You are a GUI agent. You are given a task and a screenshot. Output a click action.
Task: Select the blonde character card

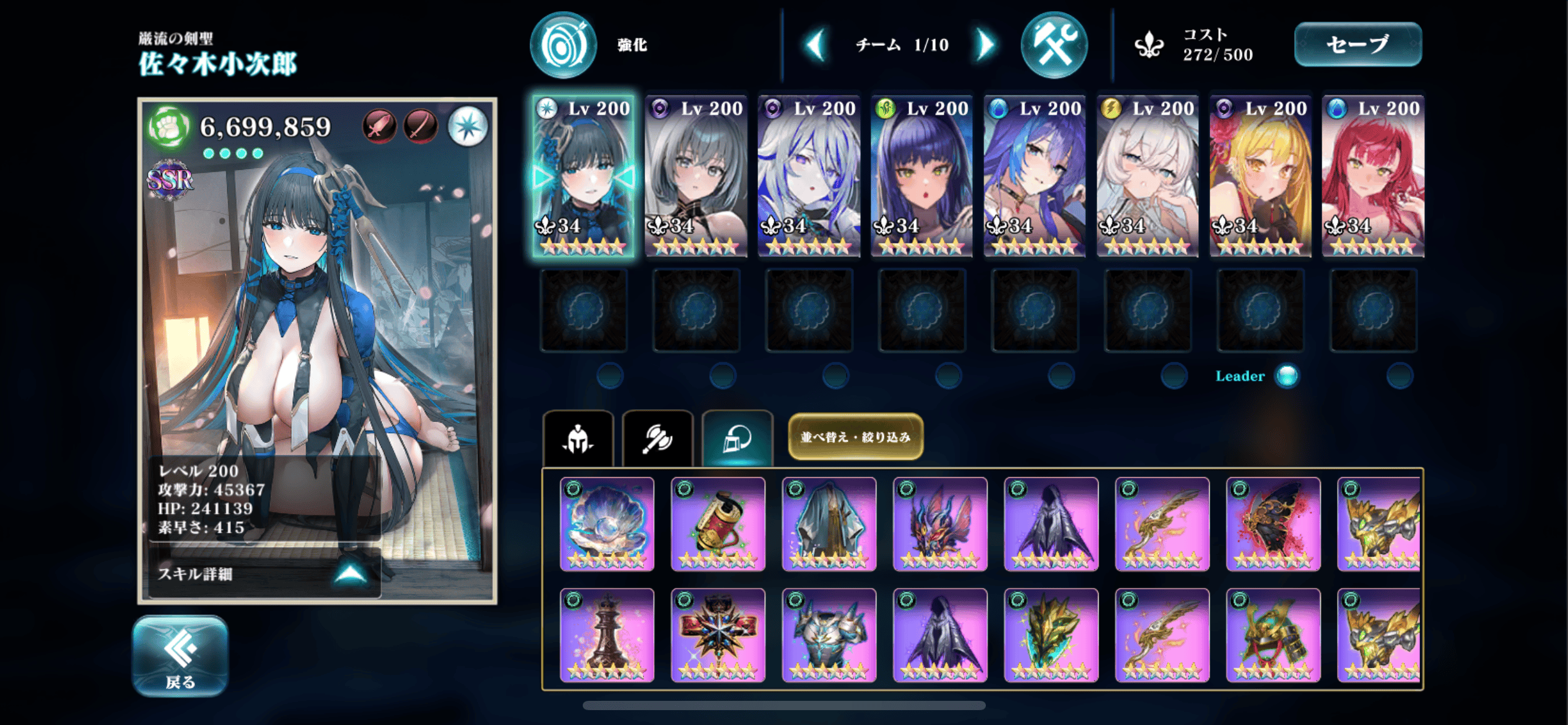pos(1260,176)
